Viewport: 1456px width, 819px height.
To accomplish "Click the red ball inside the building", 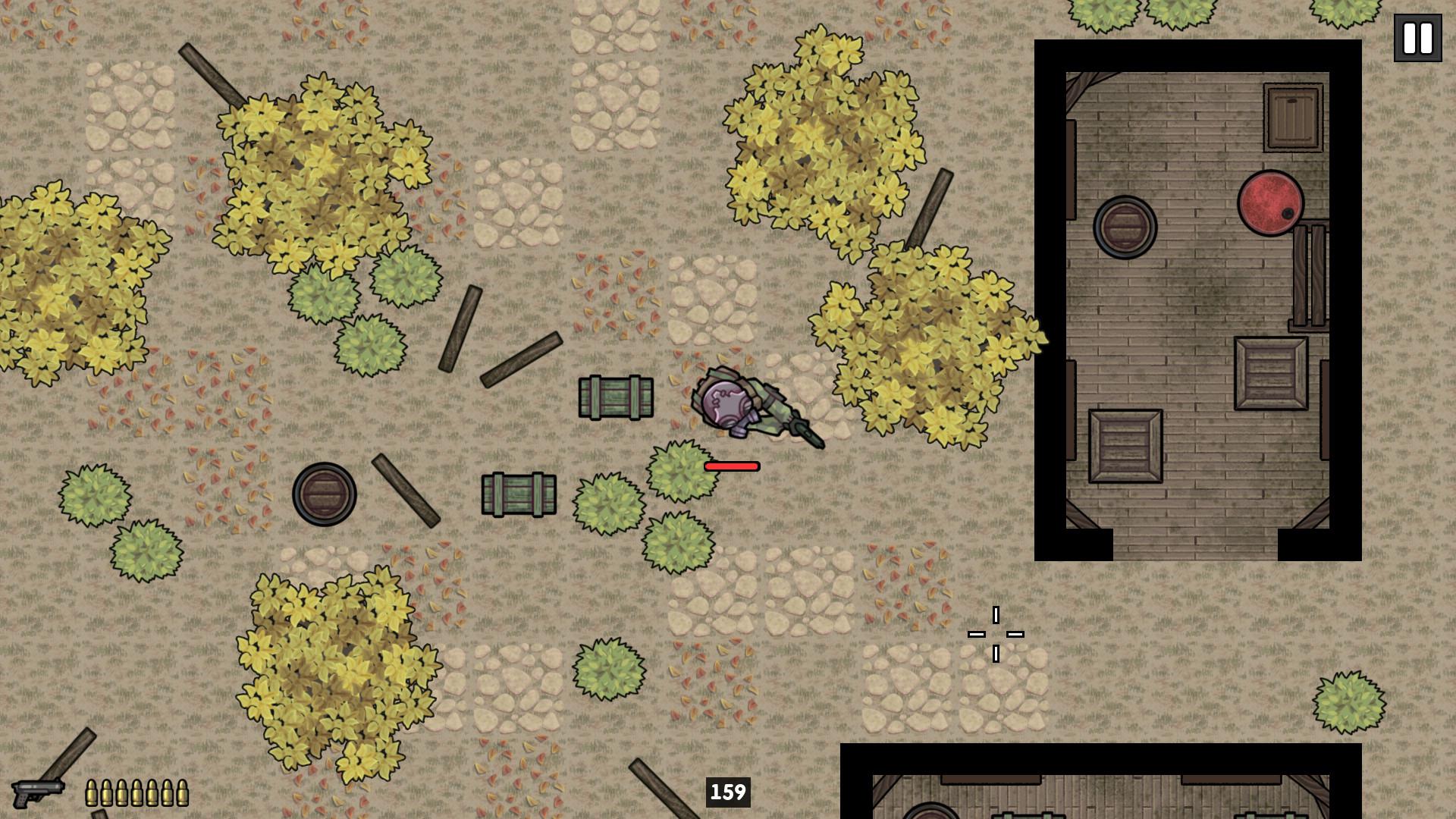I will (1271, 205).
